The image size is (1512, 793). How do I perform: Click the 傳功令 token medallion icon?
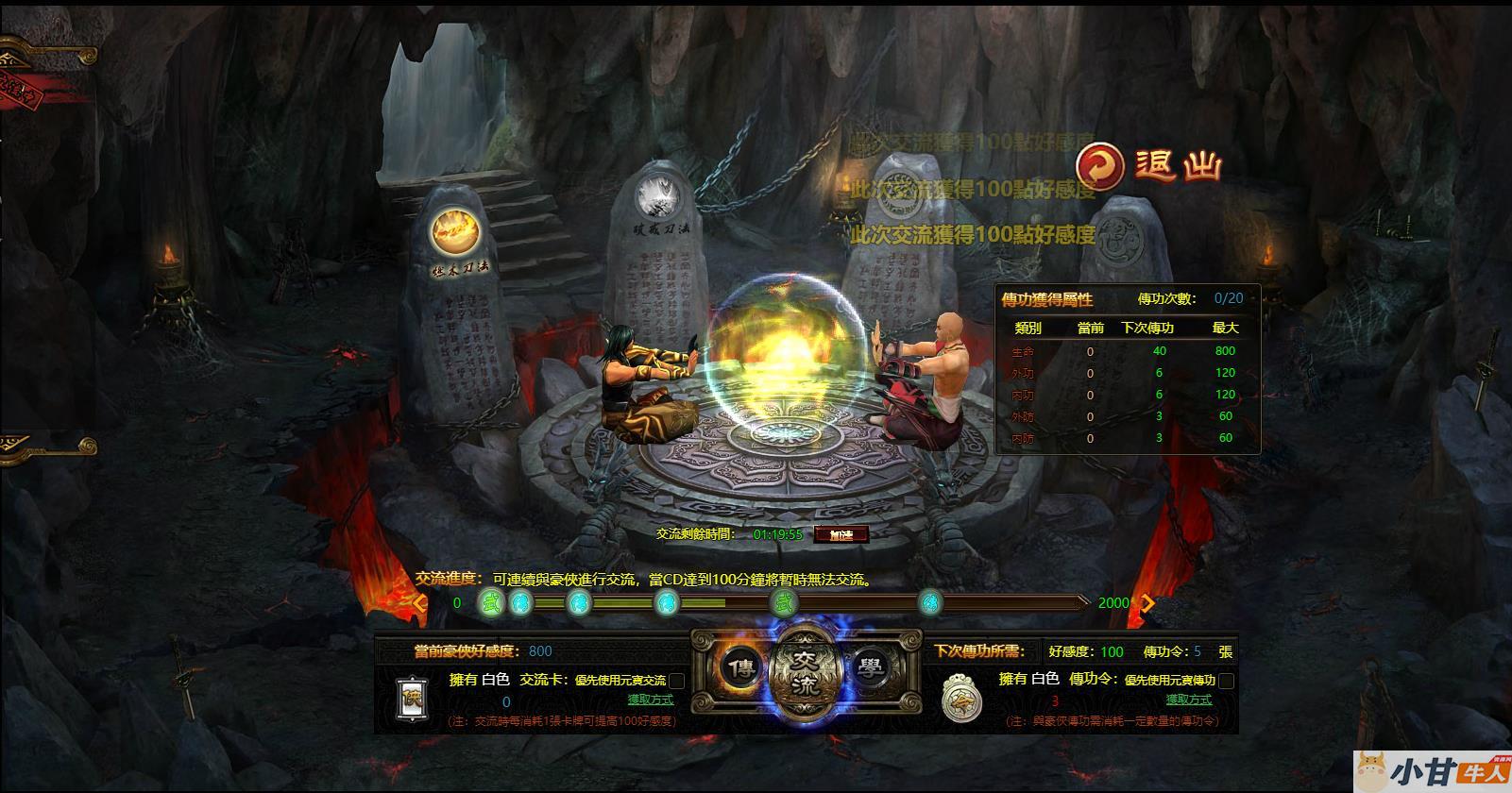point(961,700)
